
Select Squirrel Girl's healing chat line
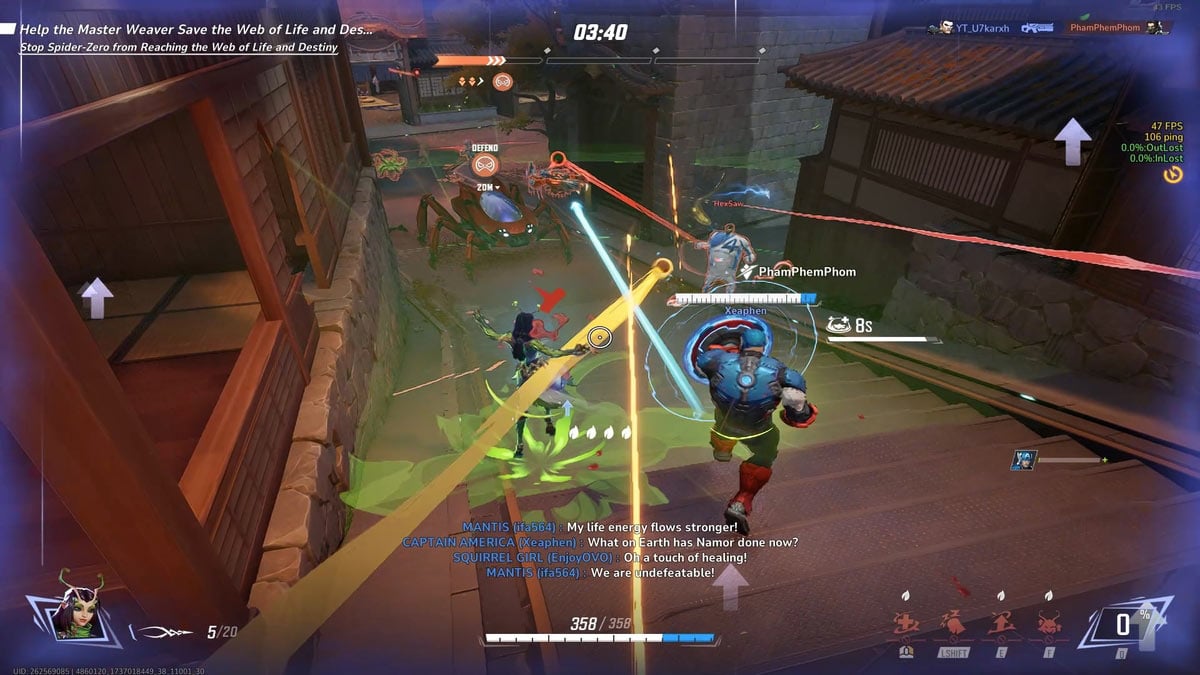(600, 557)
